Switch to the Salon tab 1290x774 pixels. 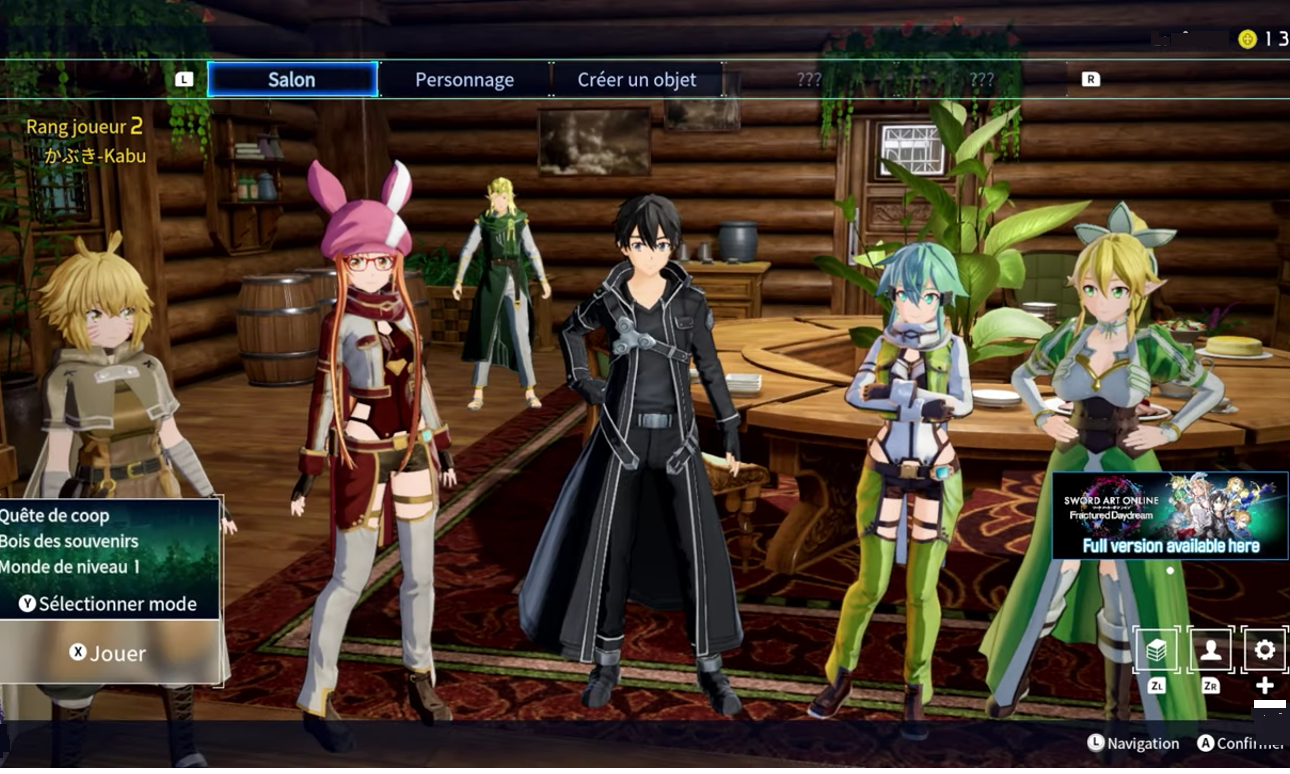click(x=292, y=80)
